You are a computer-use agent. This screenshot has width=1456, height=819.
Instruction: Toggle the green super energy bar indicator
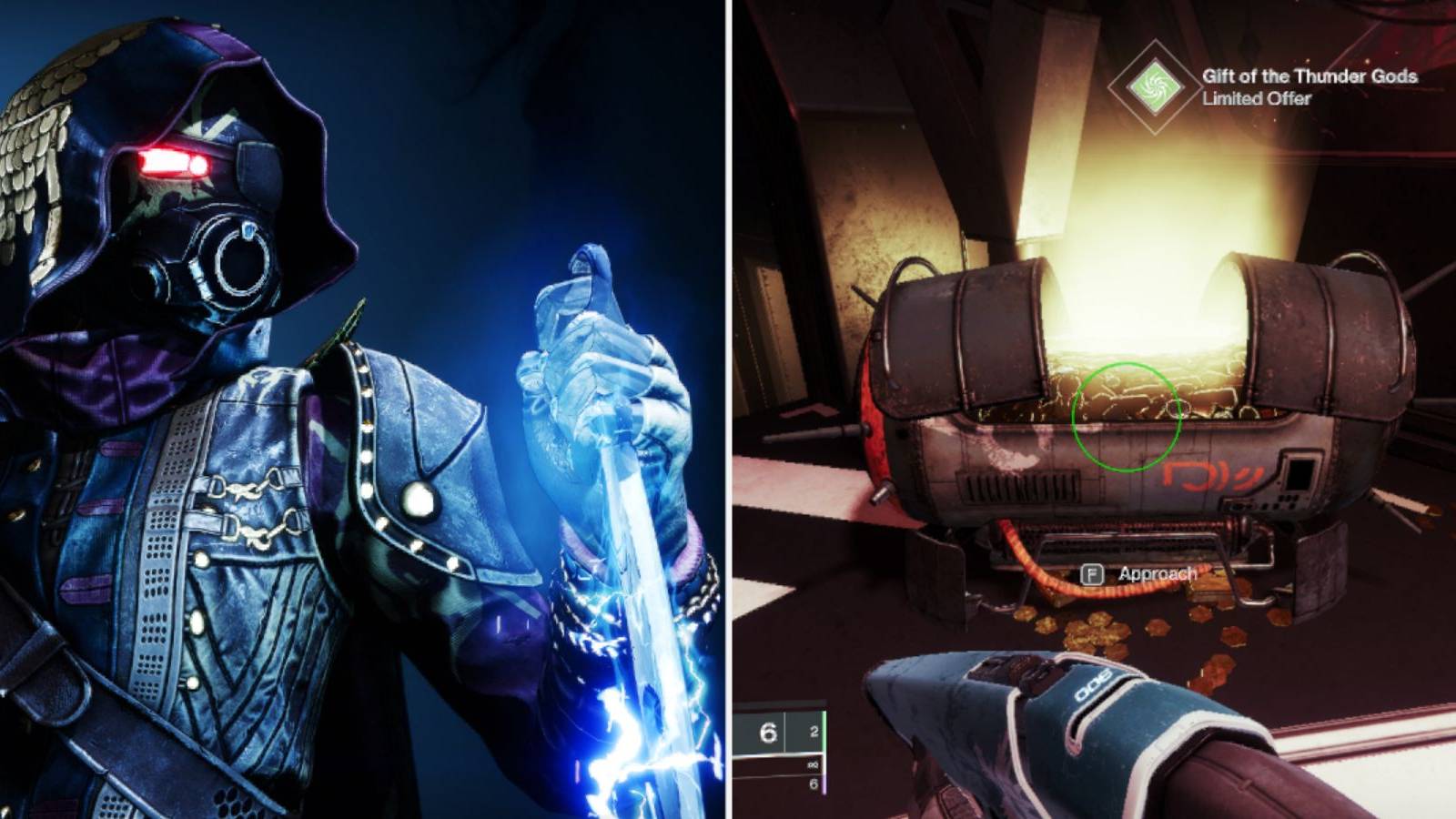pos(824,730)
